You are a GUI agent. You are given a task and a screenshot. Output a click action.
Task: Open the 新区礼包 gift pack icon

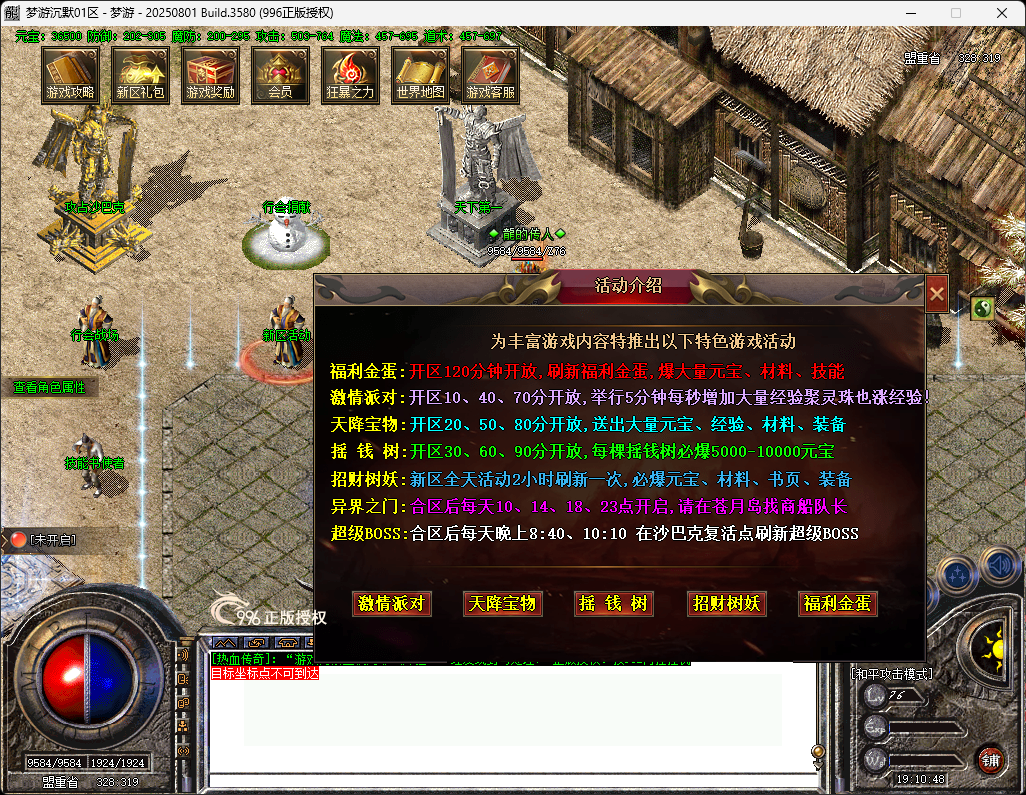click(140, 74)
